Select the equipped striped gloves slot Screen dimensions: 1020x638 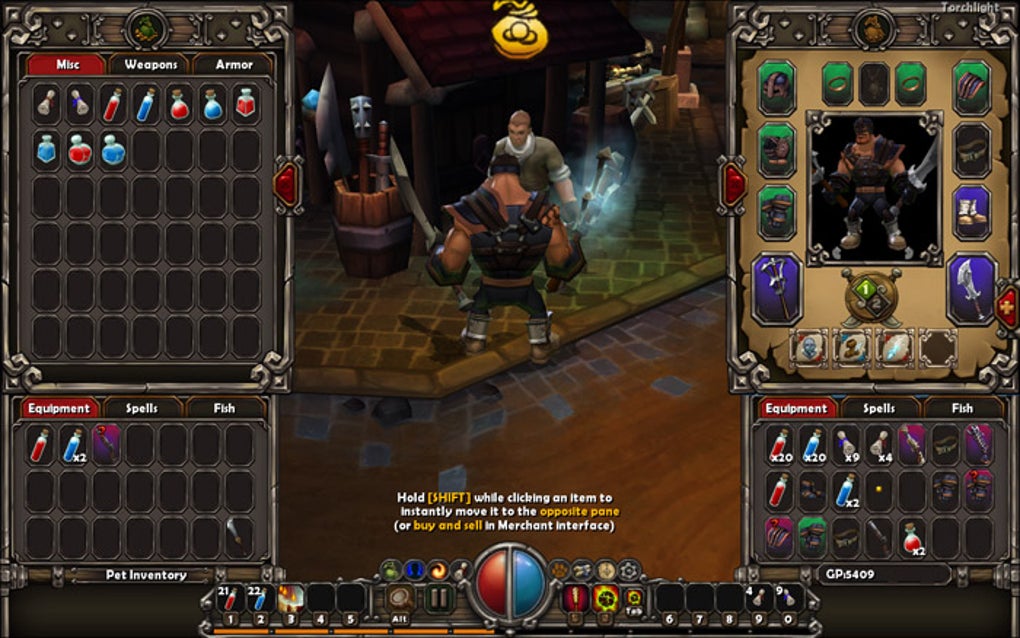pos(970,88)
